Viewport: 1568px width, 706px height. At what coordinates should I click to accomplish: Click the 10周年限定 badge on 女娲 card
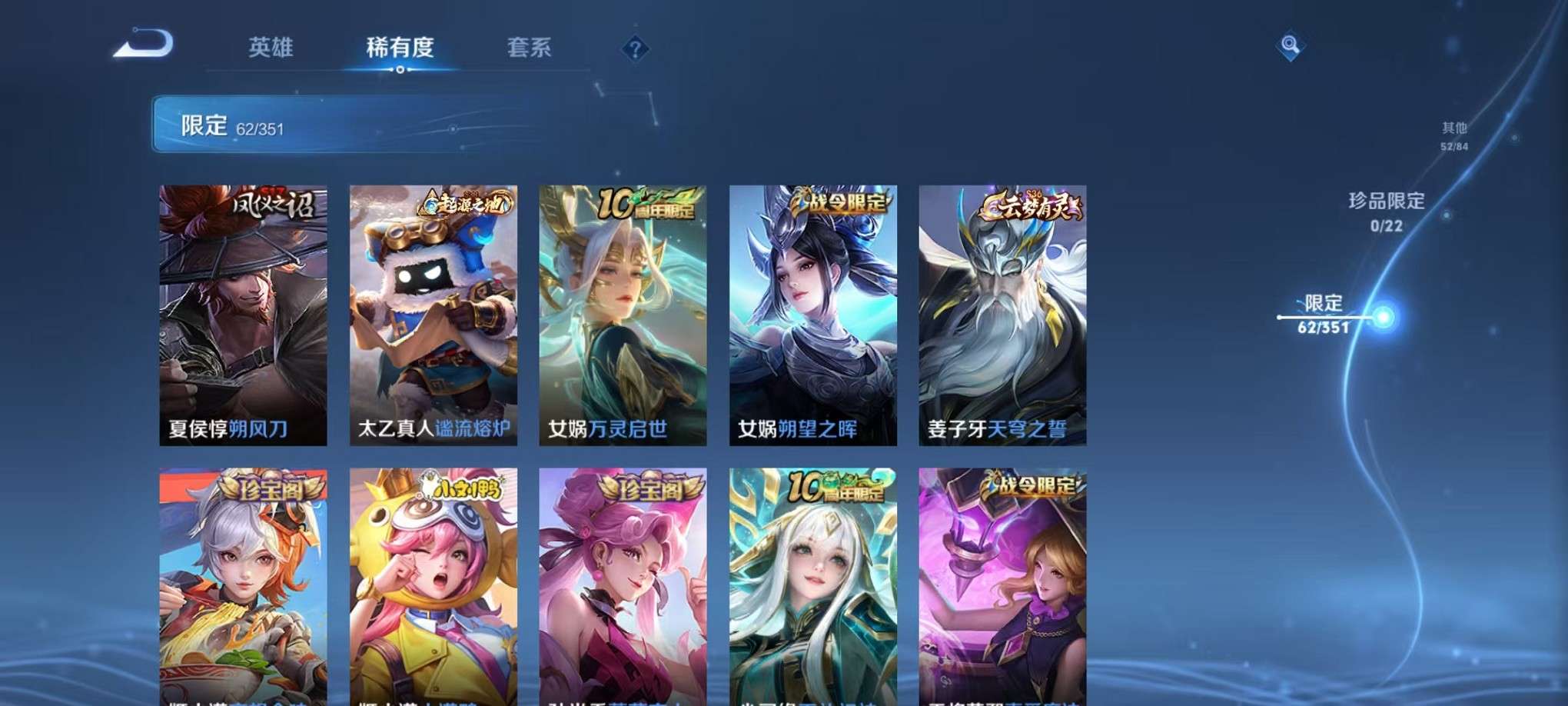point(649,201)
